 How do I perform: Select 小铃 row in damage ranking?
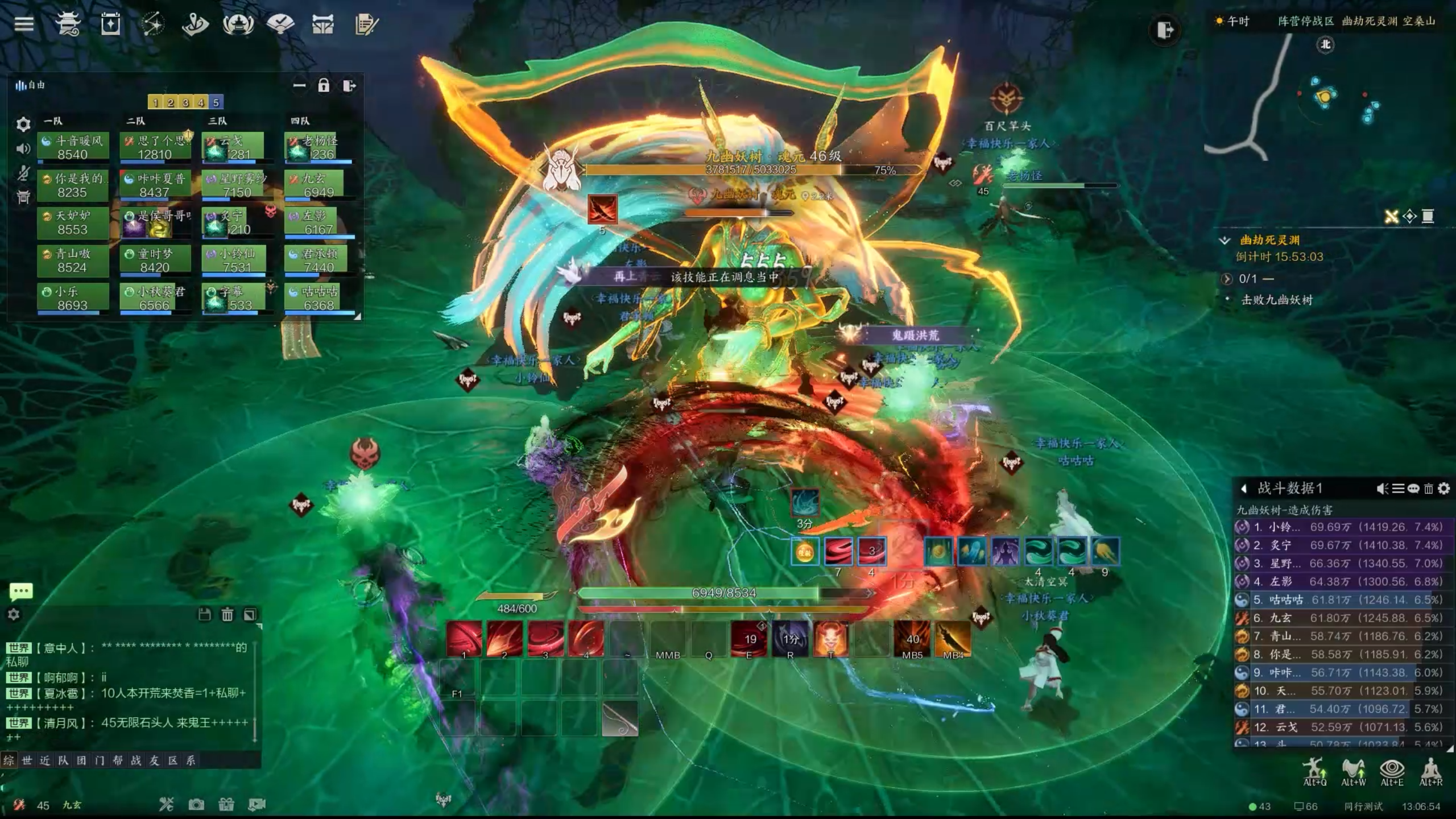(1342, 527)
